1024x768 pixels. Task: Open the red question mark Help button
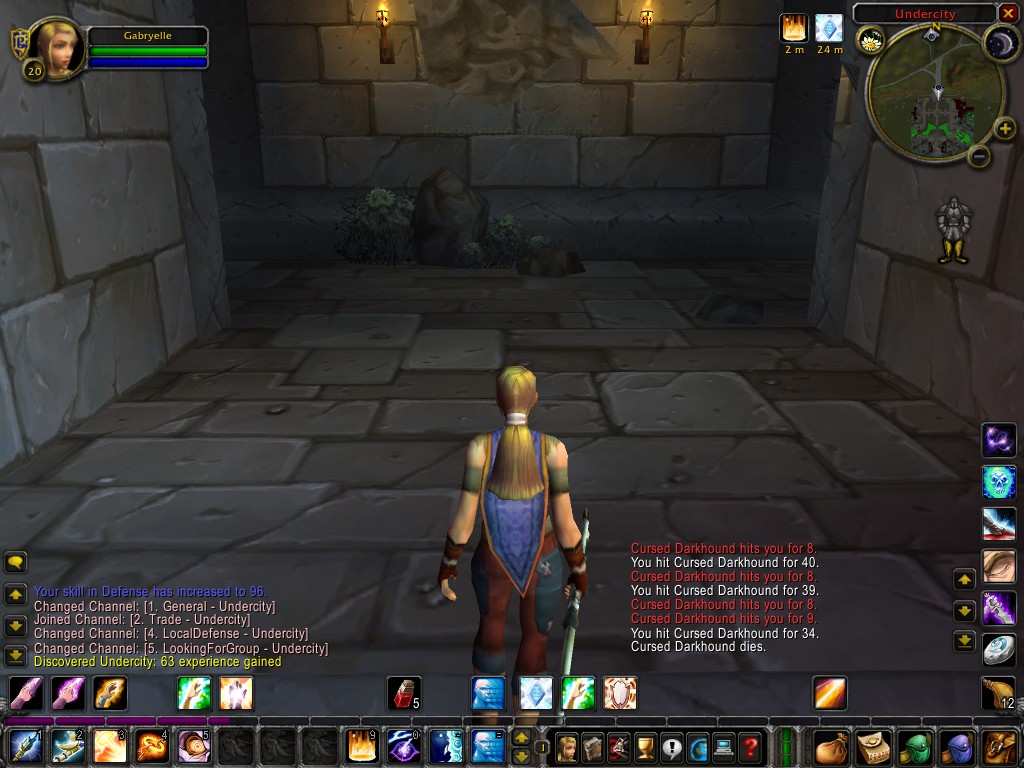(750, 746)
